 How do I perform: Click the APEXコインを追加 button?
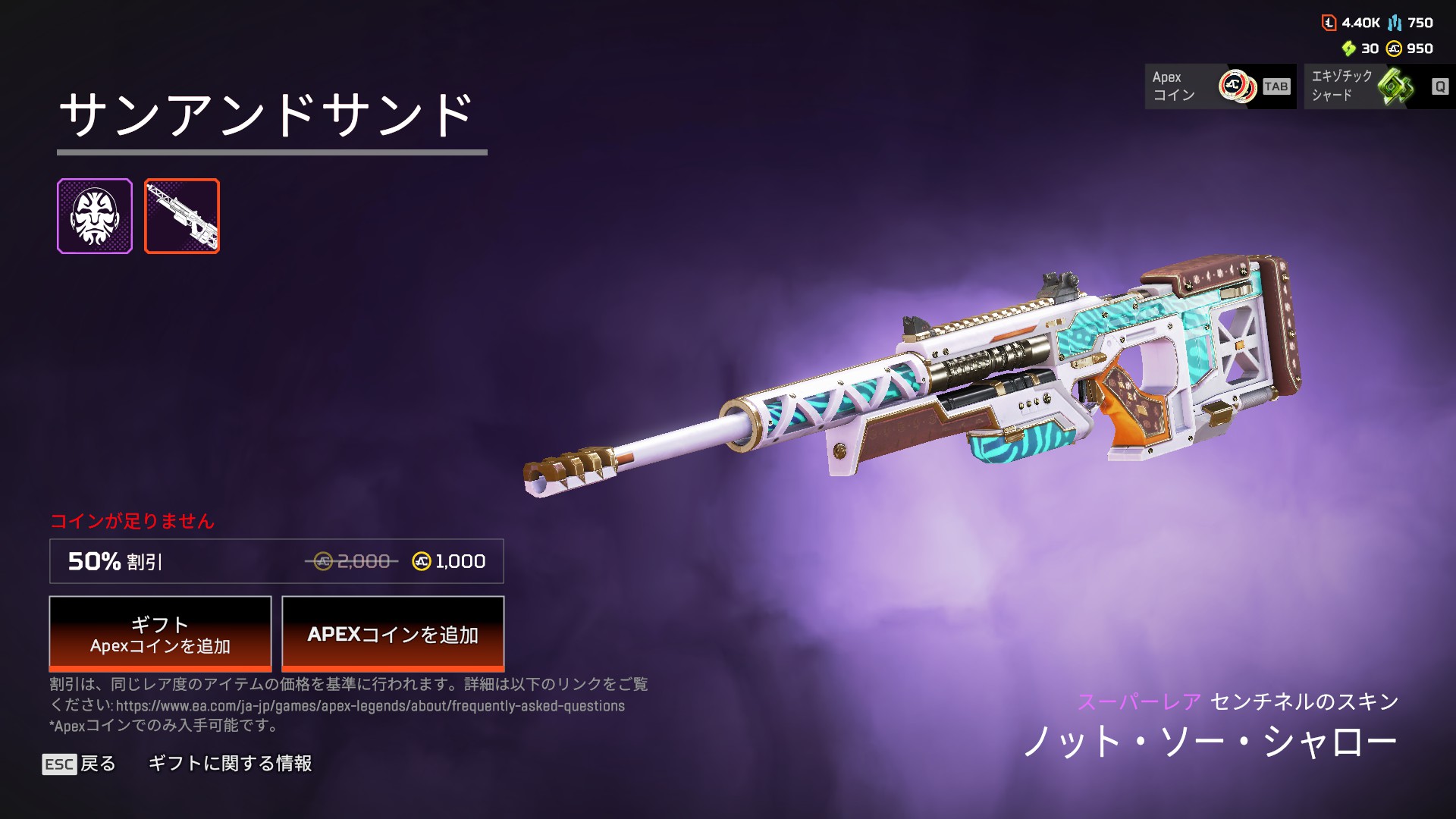(393, 634)
